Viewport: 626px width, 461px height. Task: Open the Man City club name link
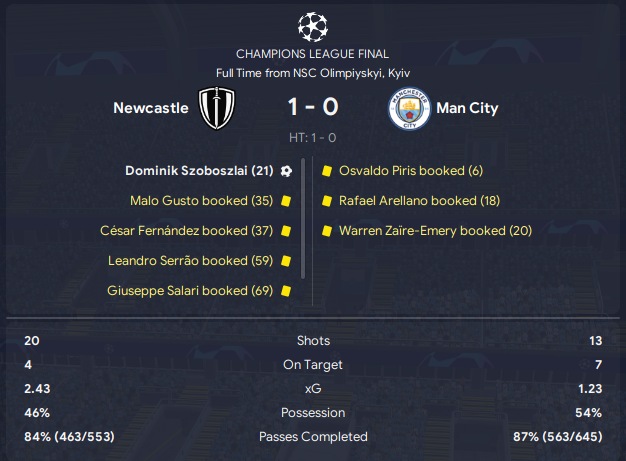(x=467, y=108)
